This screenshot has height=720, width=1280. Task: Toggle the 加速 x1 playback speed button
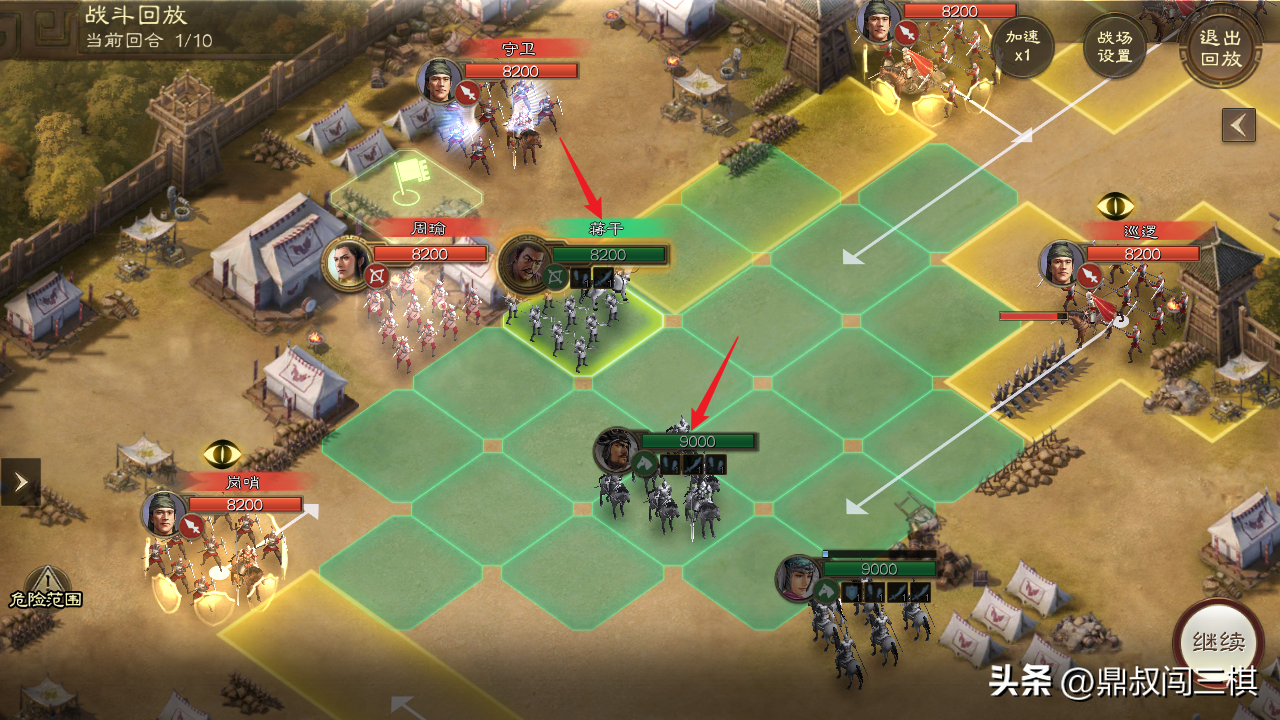1022,46
